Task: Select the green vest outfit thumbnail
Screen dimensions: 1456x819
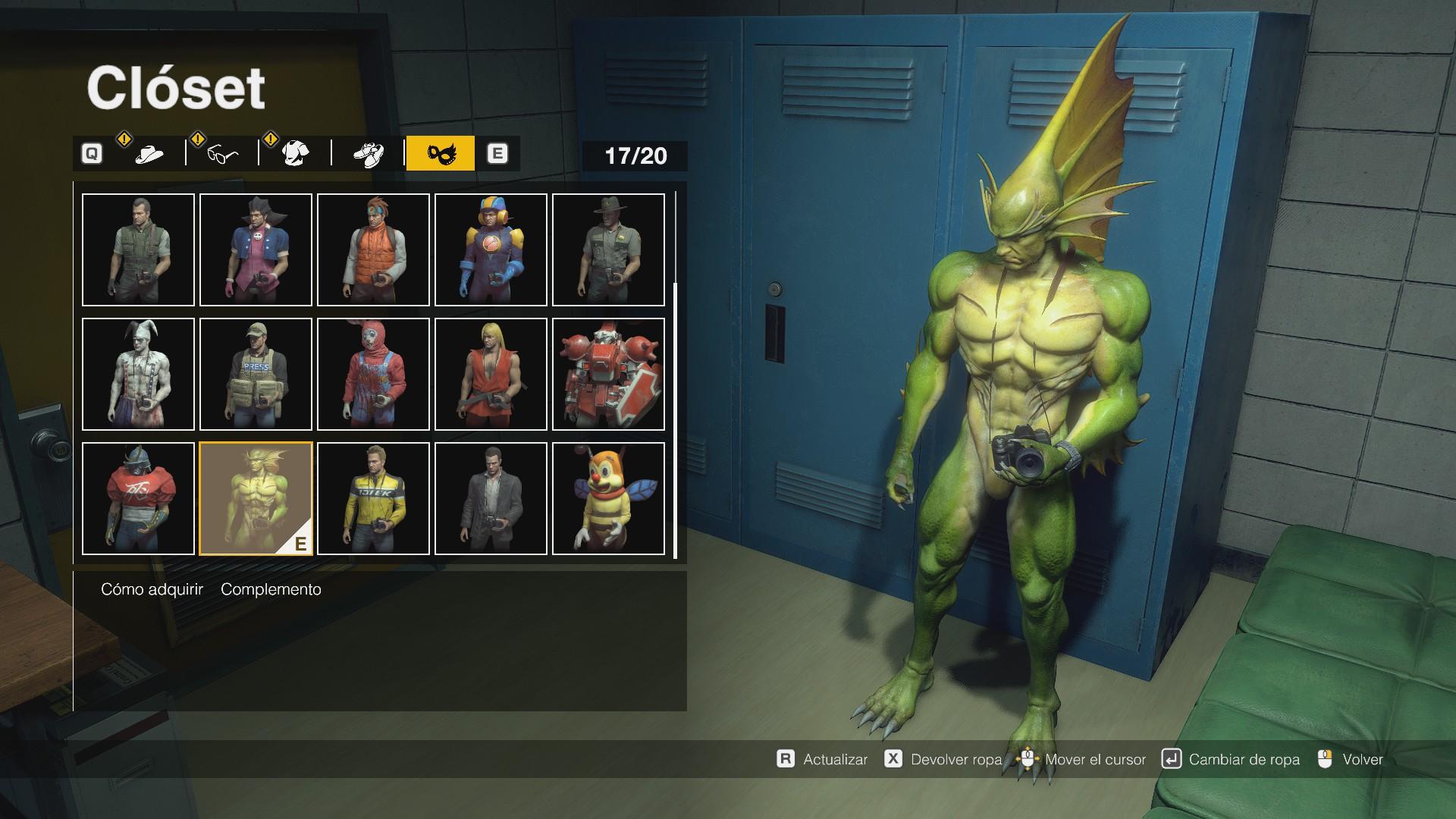Action: coord(138,249)
